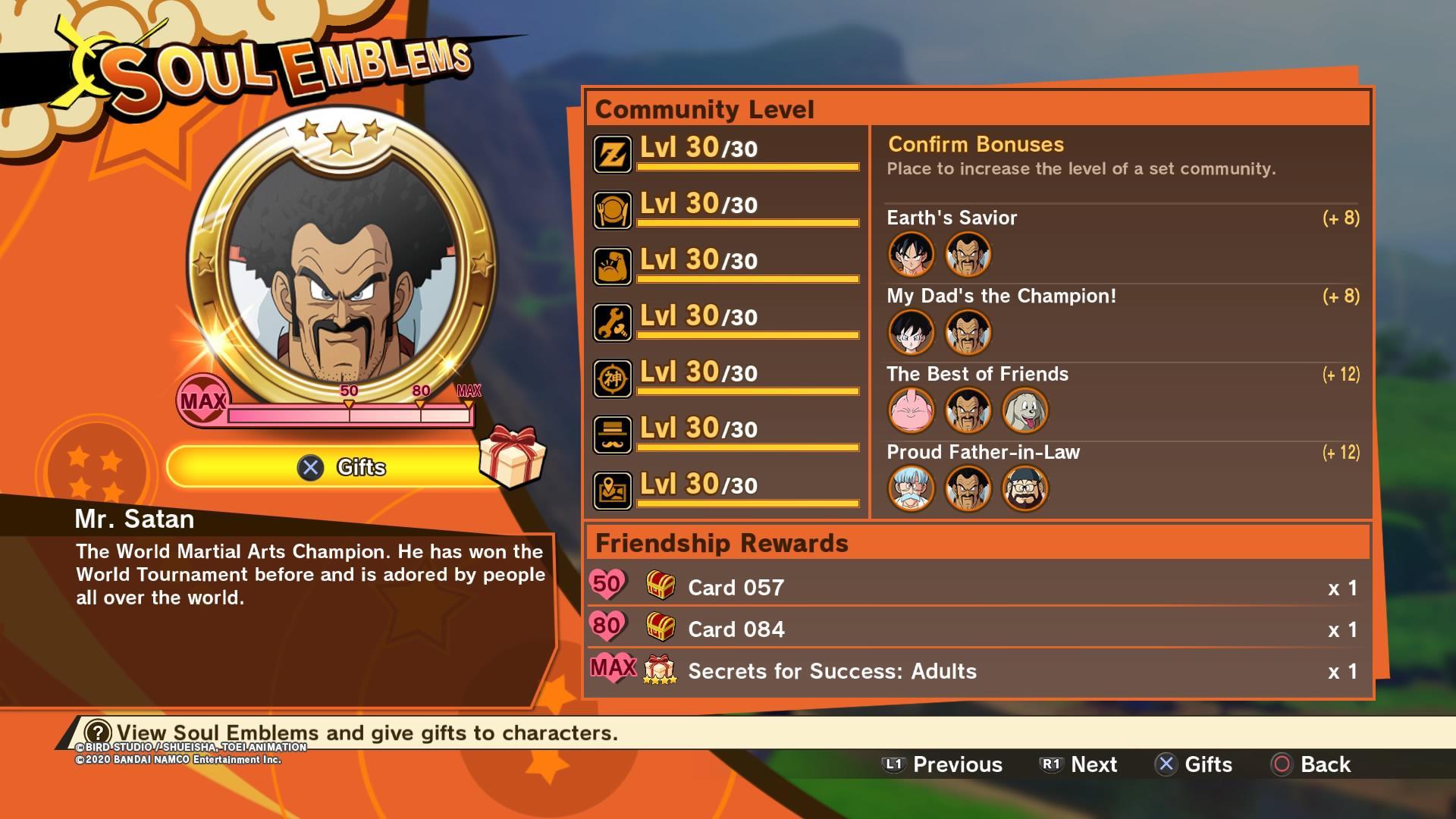This screenshot has height=819, width=1456.
Task: Collapse the Friendship Rewards panel
Action: (722, 543)
